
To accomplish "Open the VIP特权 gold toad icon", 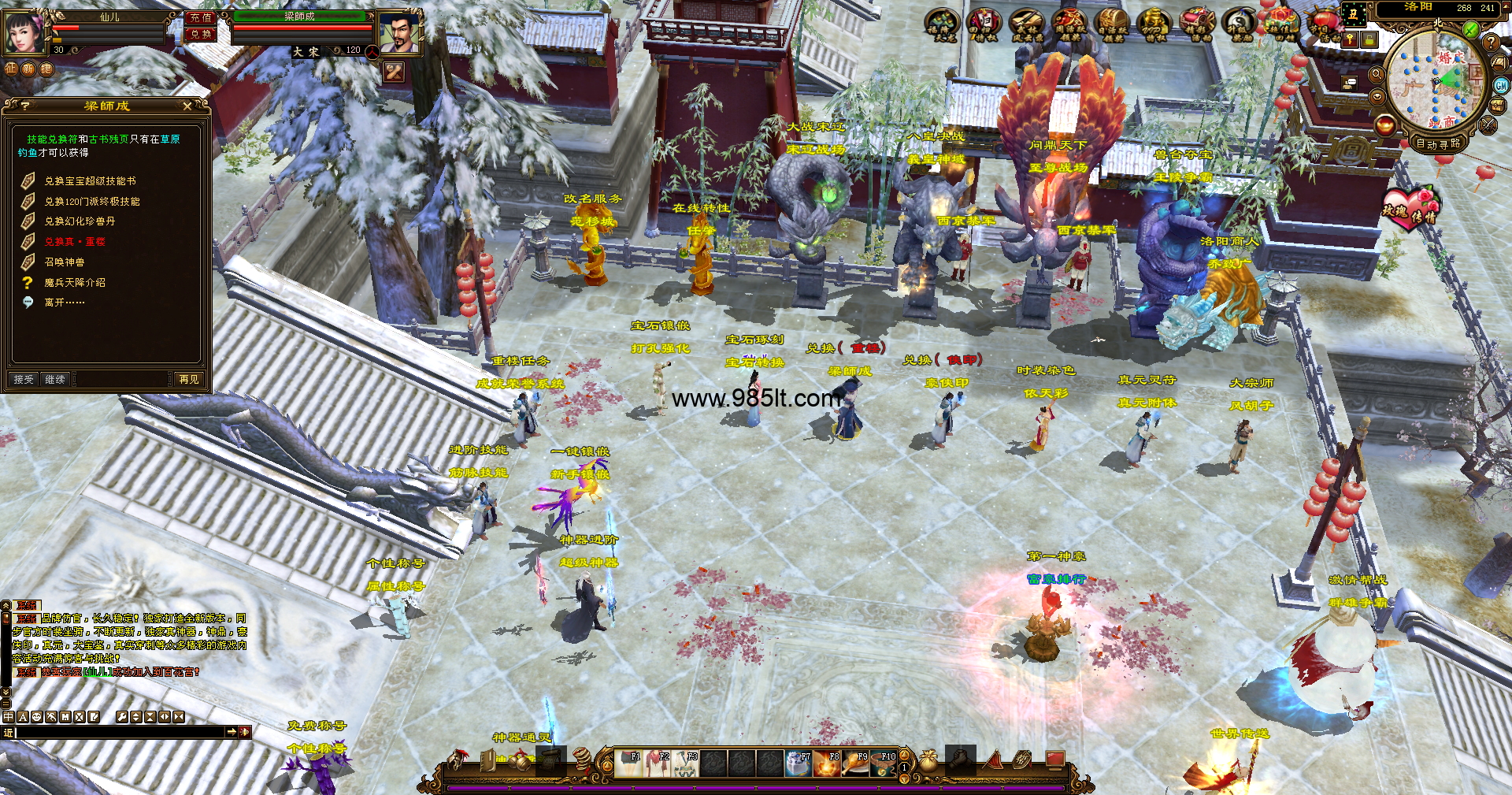I will click(1154, 24).
